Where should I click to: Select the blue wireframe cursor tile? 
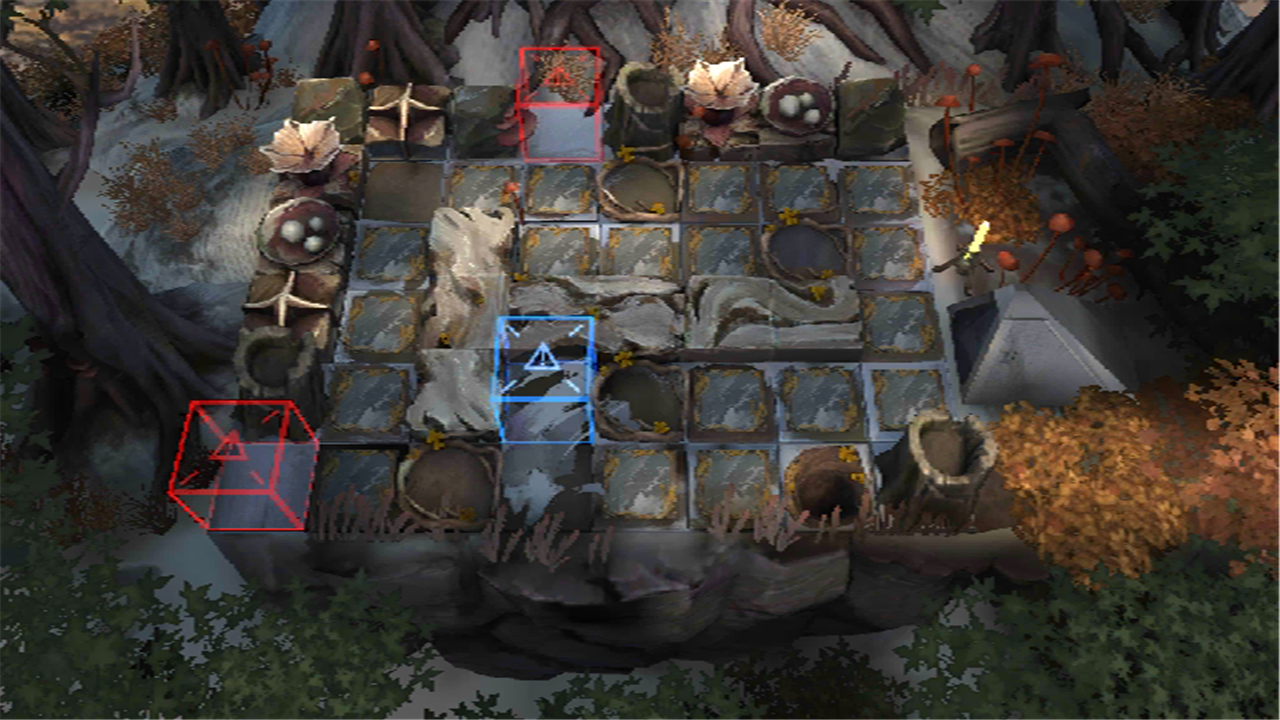pos(545,380)
